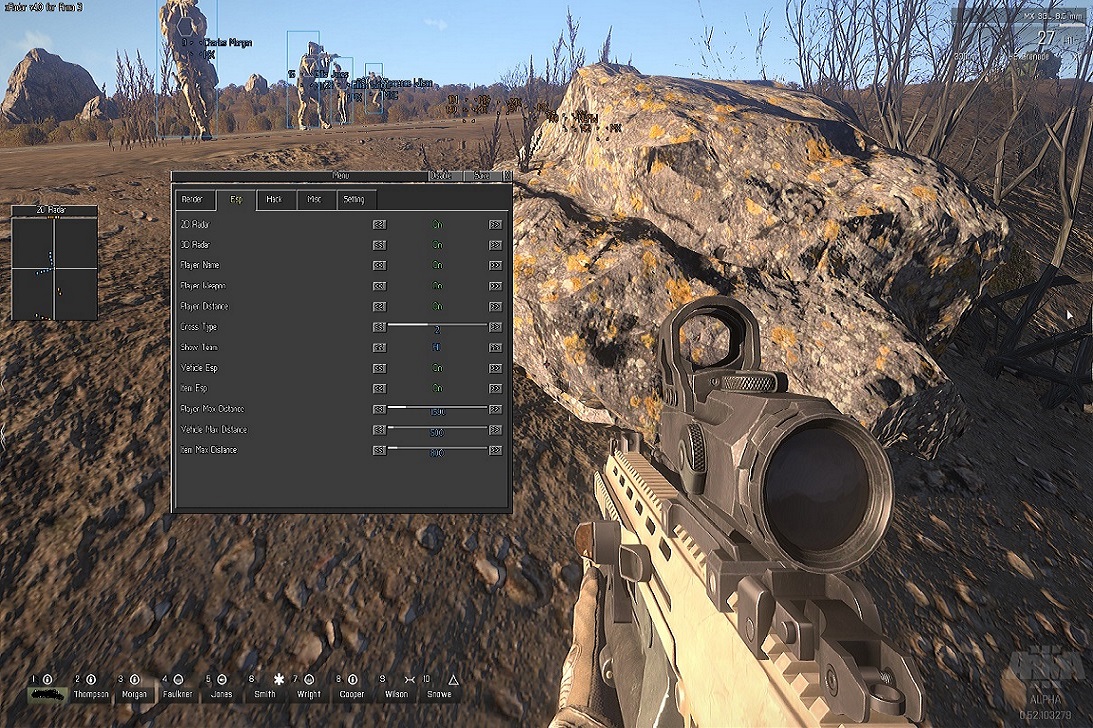This screenshot has height=728, width=1093.
Task: Open the Hack tab
Action: pos(274,200)
